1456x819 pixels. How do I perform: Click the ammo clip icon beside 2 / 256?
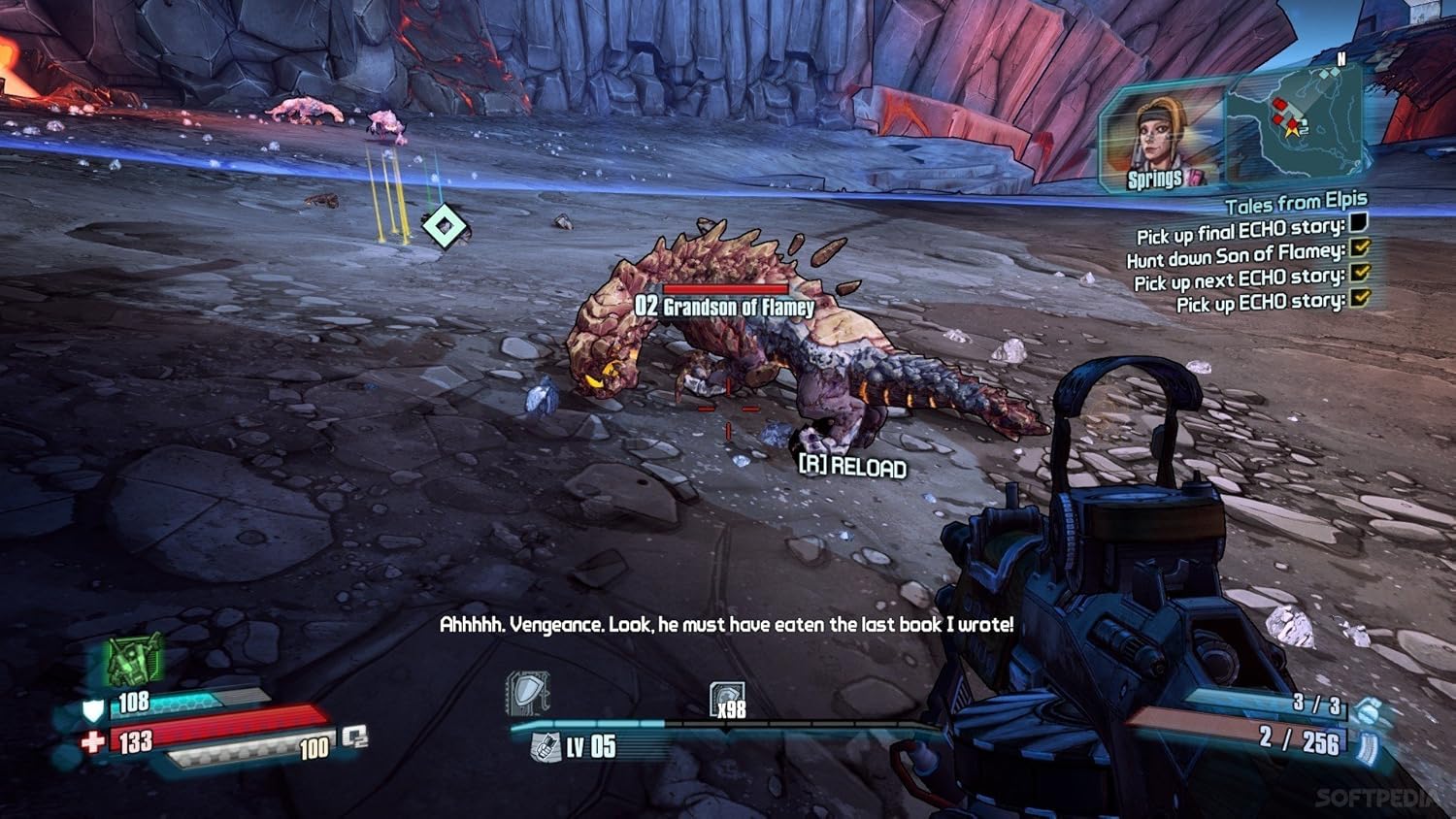tap(1368, 747)
